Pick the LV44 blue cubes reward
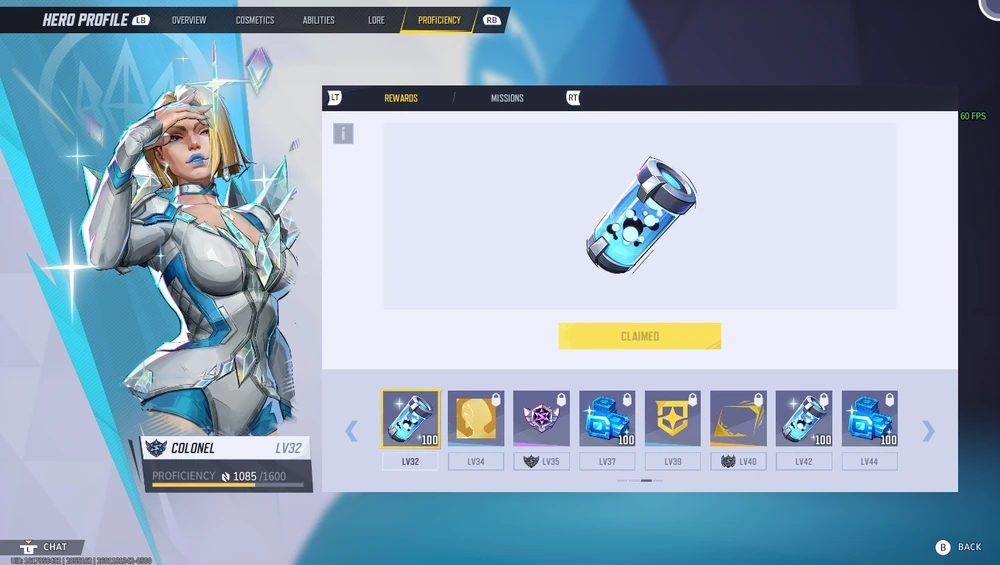Screen dimensions: 1000x565 pos(869,418)
